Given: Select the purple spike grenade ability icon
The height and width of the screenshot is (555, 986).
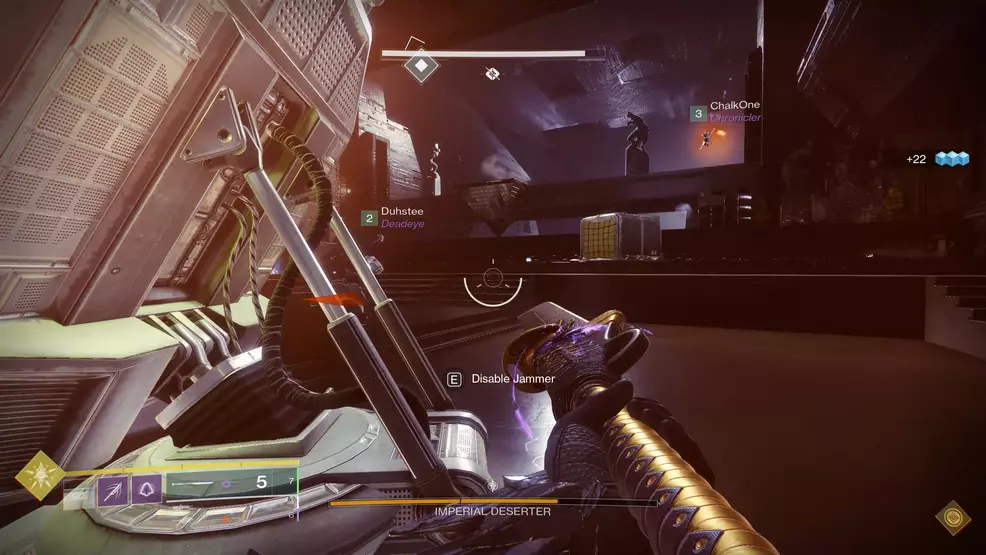Looking at the screenshot, I should coord(110,486).
